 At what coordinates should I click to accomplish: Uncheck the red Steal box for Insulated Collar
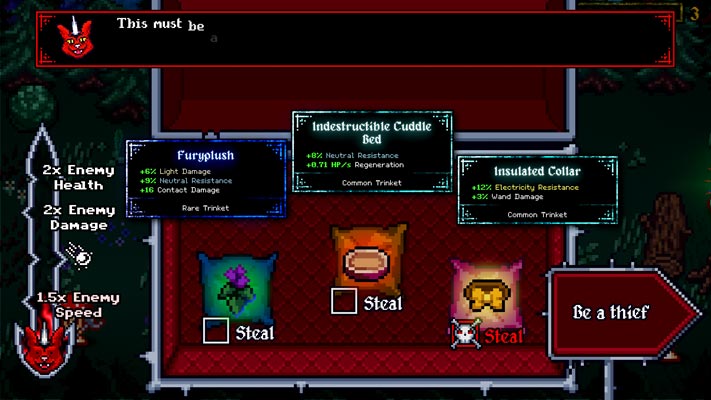[463, 334]
